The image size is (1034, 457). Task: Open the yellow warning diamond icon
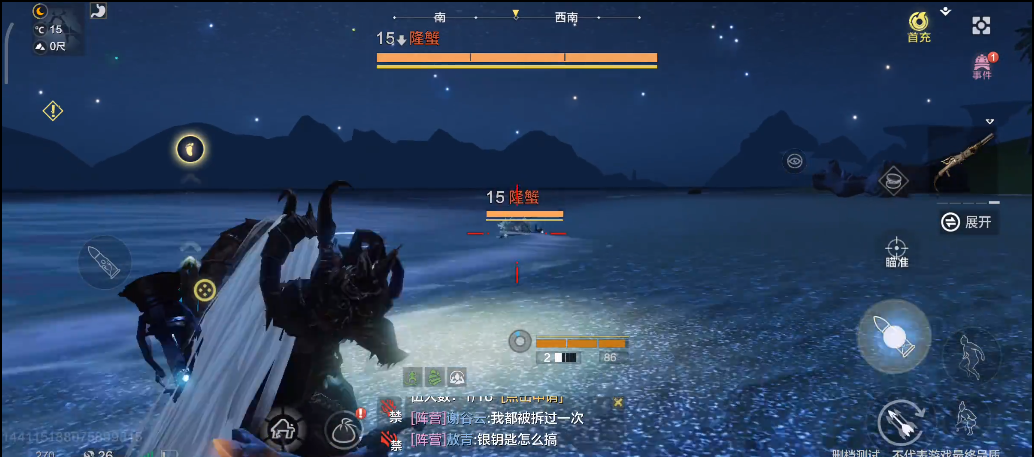[x=53, y=111]
